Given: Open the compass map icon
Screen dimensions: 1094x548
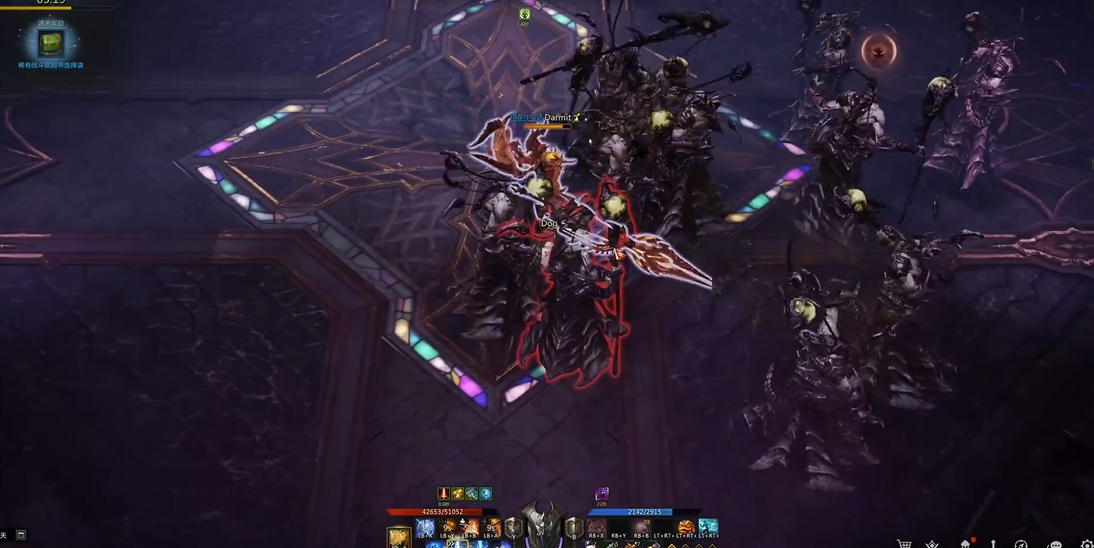Looking at the screenshot, I should pos(1021,544).
